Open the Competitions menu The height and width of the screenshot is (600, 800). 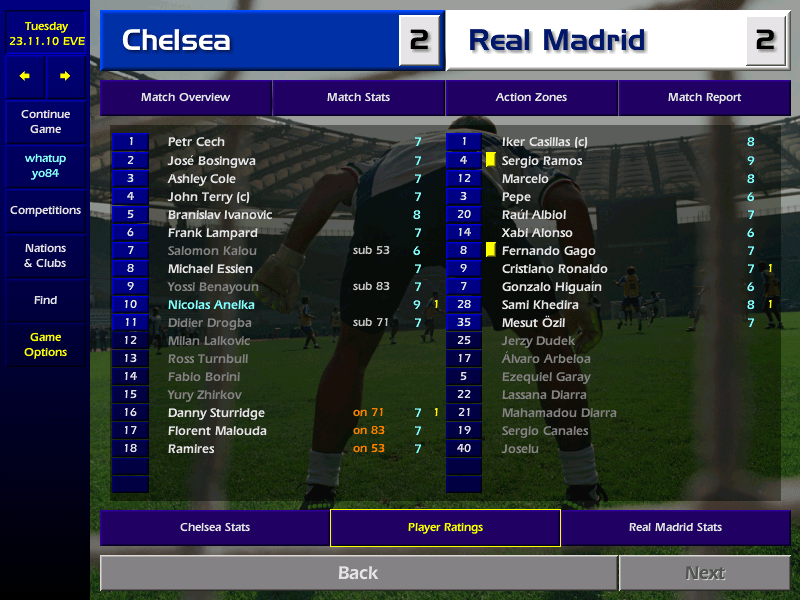click(45, 211)
